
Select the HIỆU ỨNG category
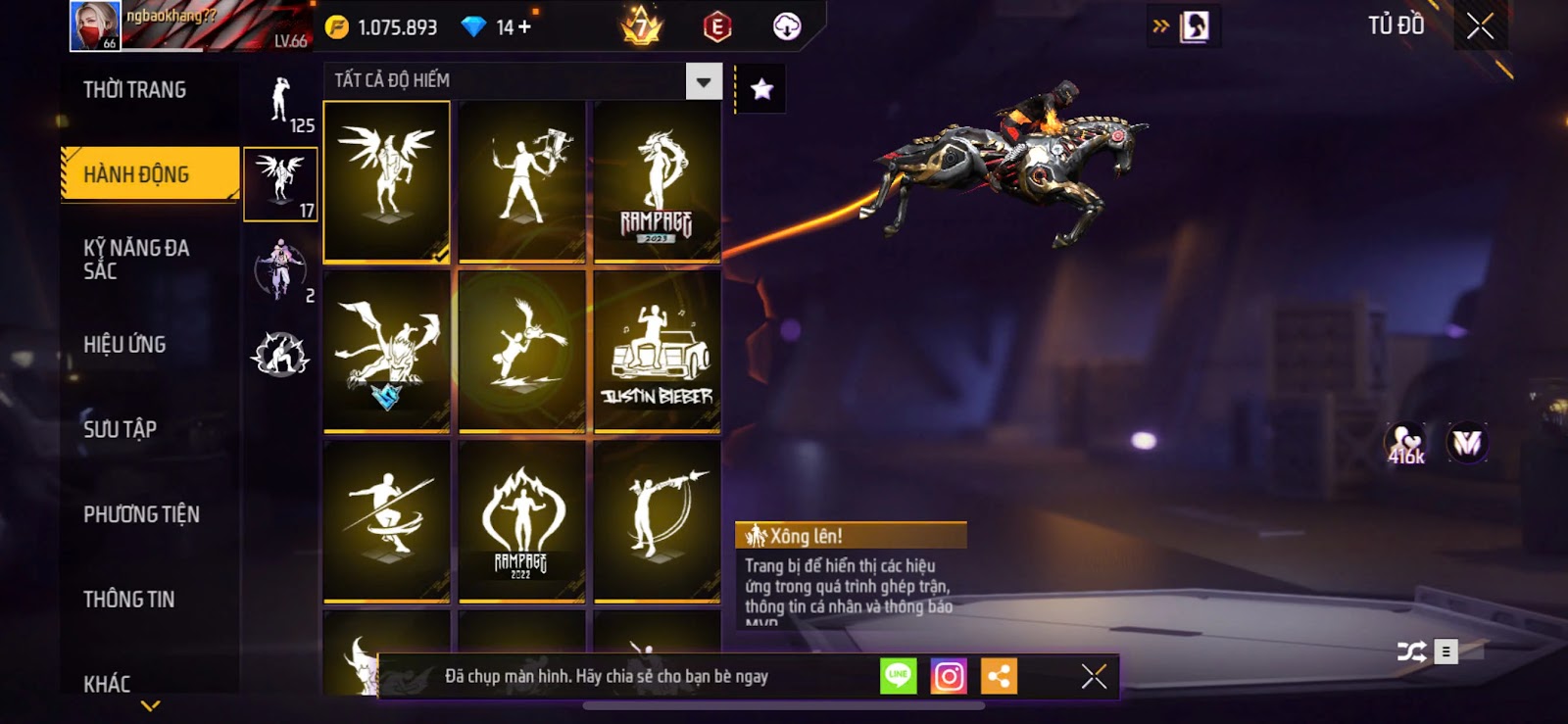124,345
